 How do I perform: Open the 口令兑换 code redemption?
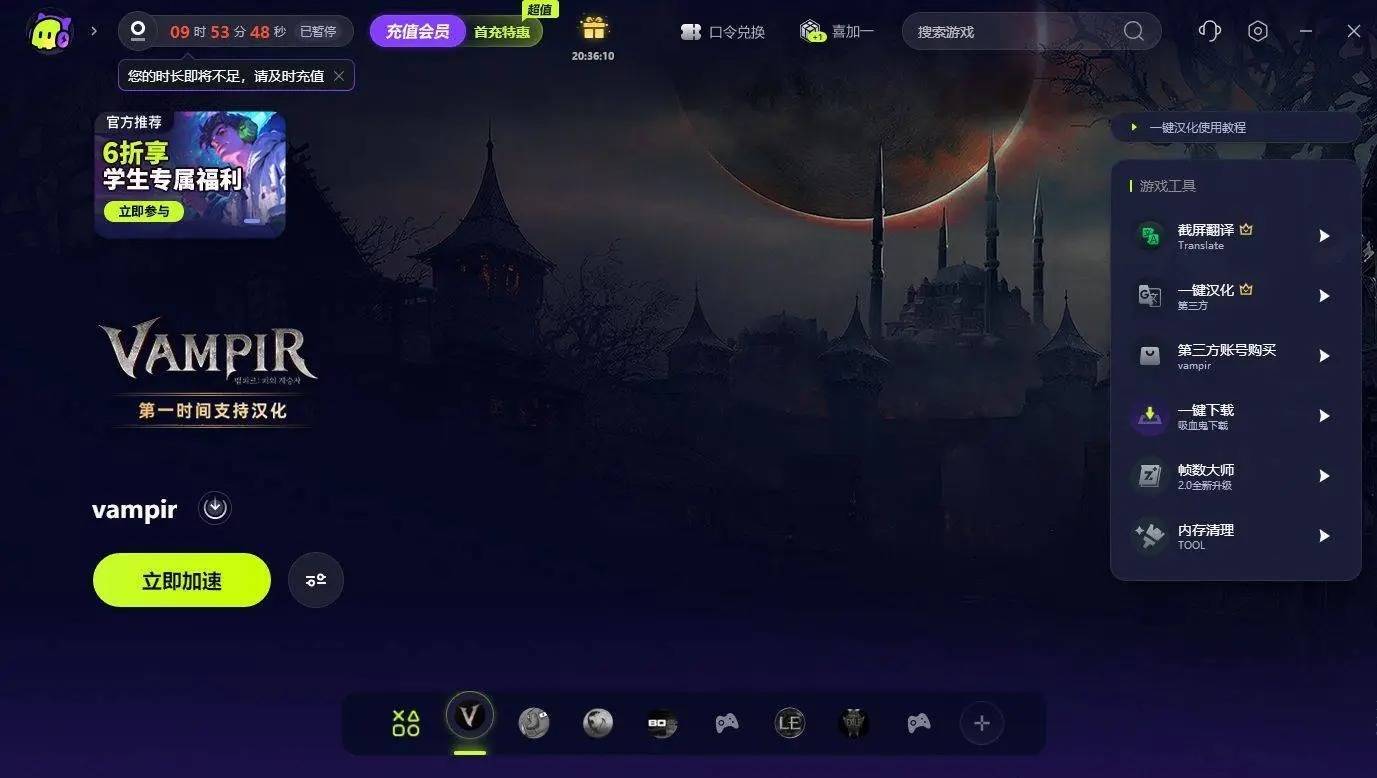[723, 32]
